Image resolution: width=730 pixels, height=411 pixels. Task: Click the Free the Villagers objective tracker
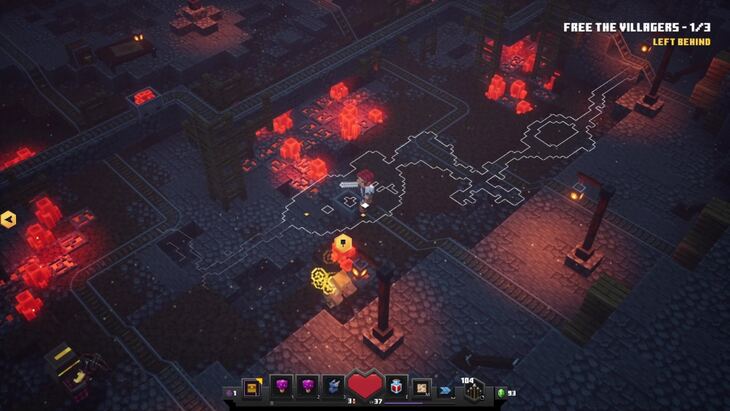[x=637, y=28]
